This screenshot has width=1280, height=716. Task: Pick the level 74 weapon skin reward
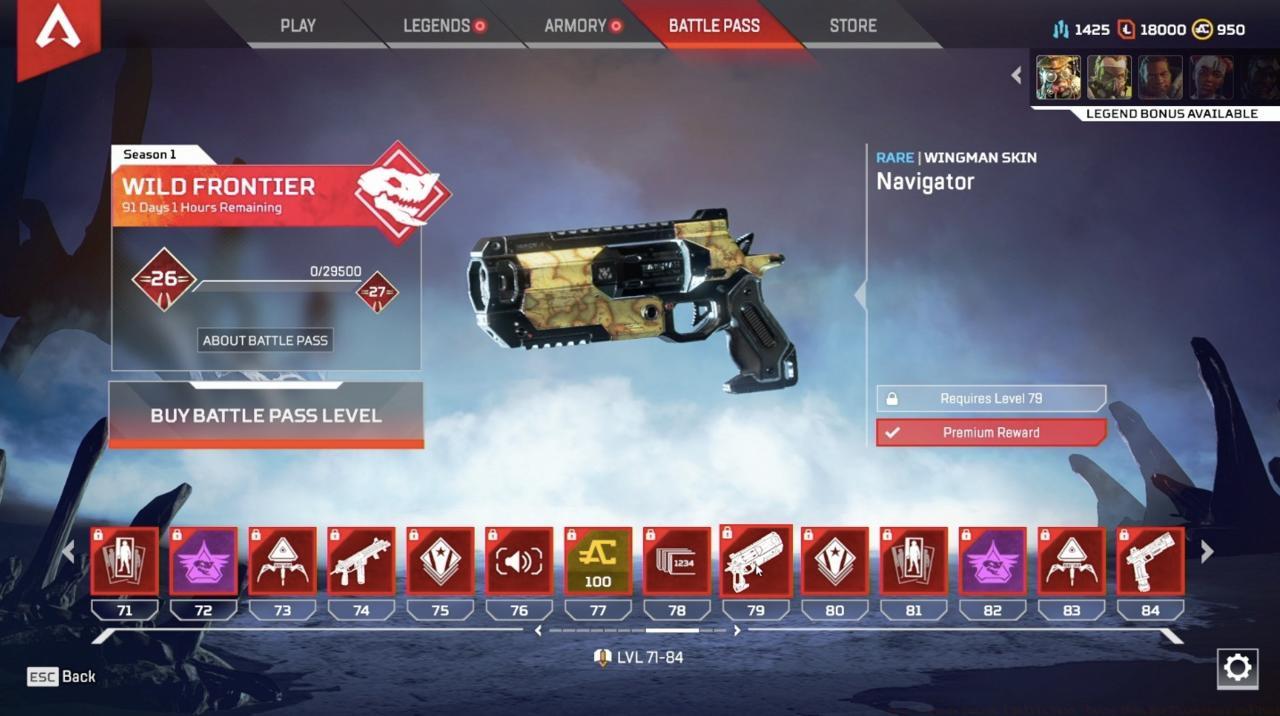tap(361, 562)
